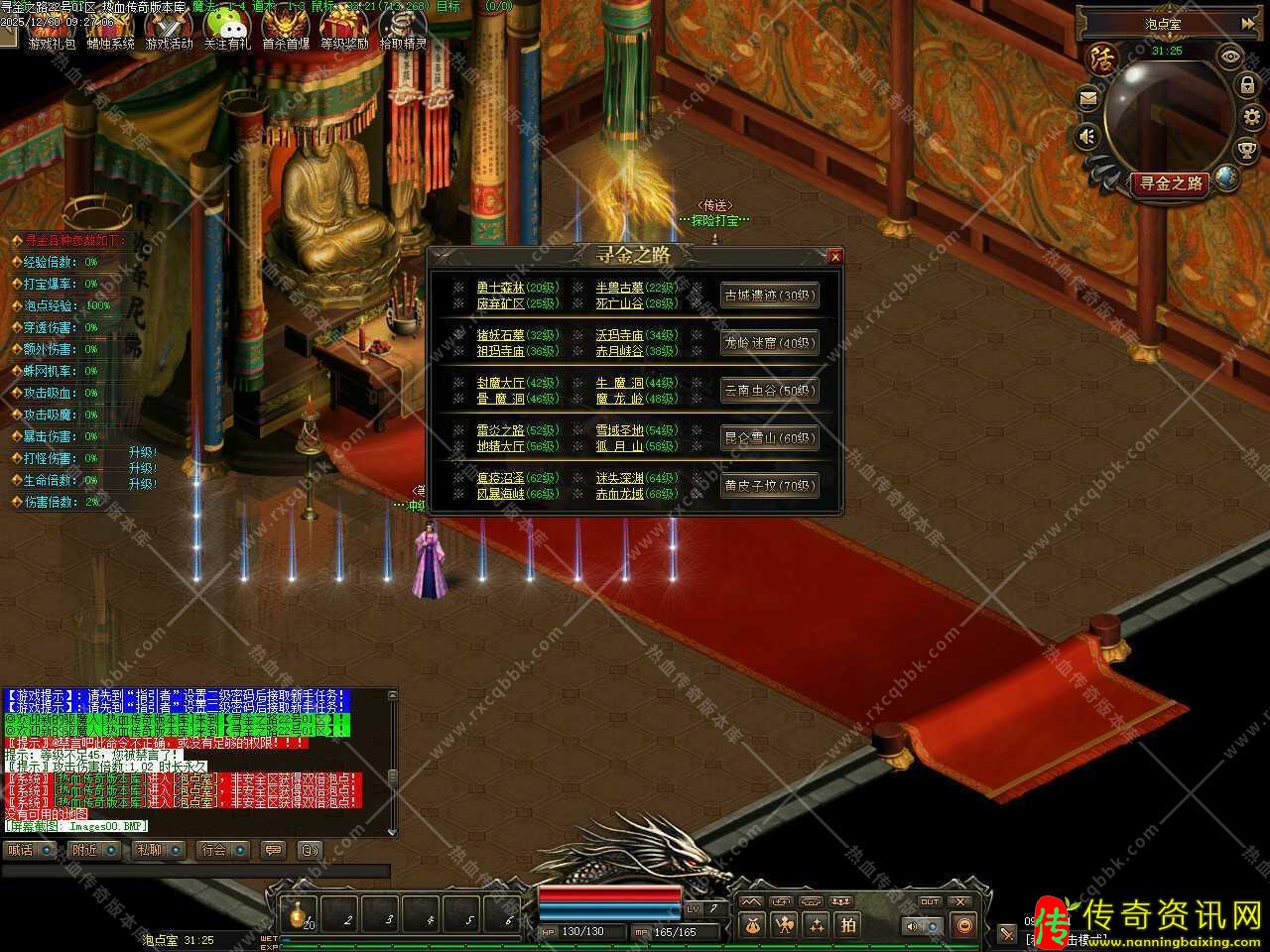
Task: Select the 雷炎之路 (52级) link
Action: coord(517,430)
